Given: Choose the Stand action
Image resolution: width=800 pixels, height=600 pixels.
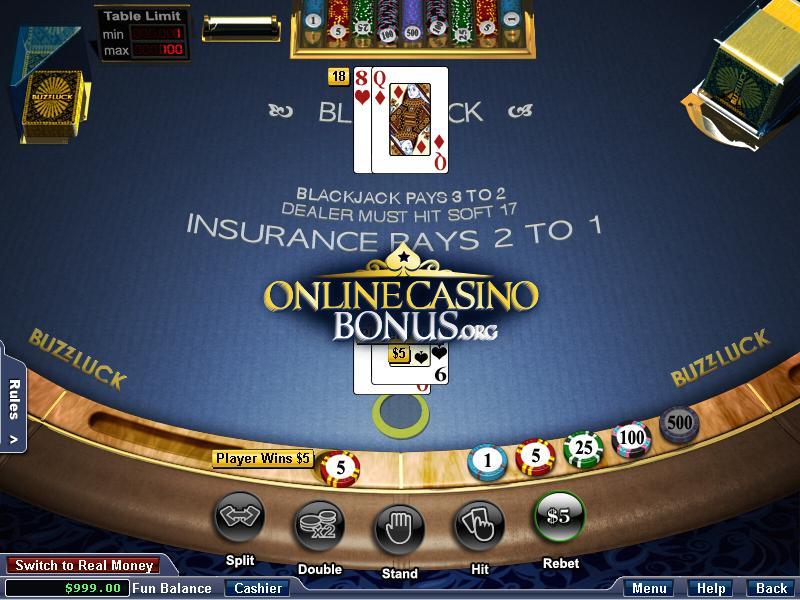Looking at the screenshot, I should point(399,524).
